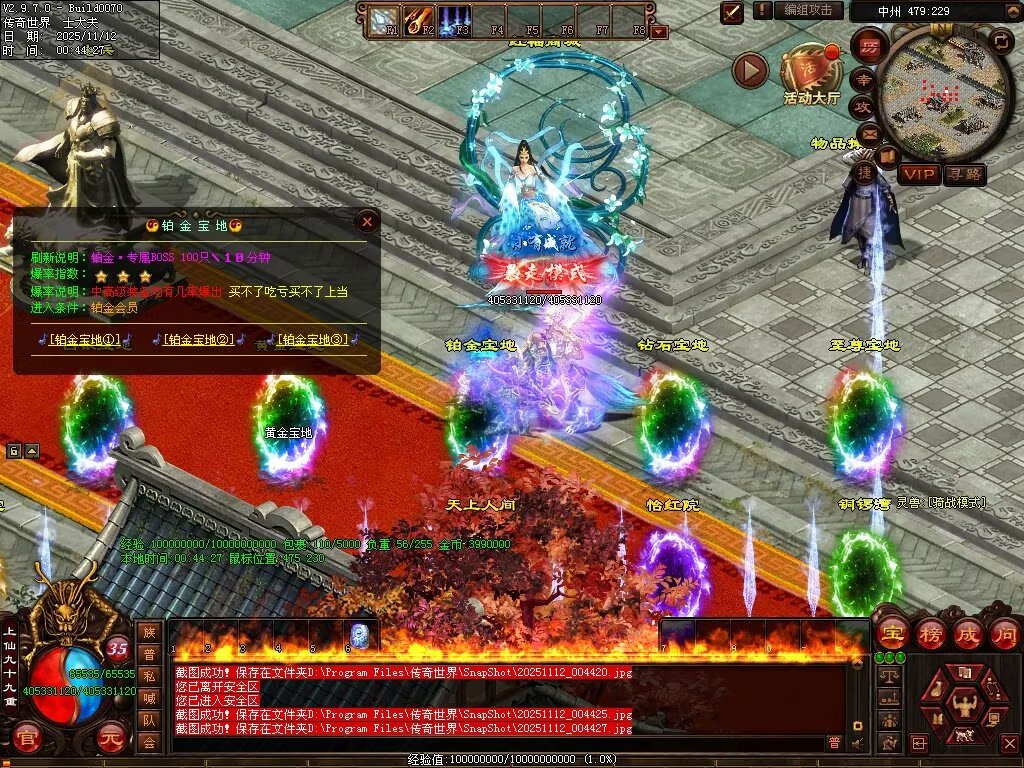Enter 铂金宝地① from the panel links
This screenshot has height=768, width=1024.
85,340
